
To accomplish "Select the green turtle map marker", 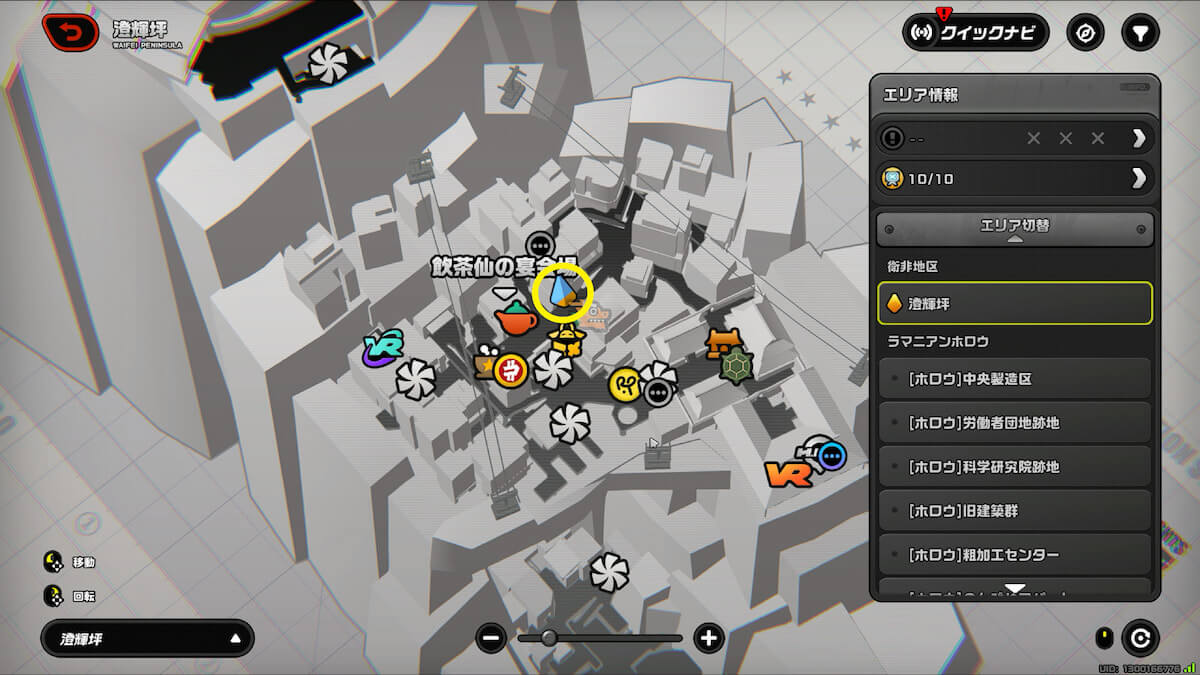I will point(736,366).
